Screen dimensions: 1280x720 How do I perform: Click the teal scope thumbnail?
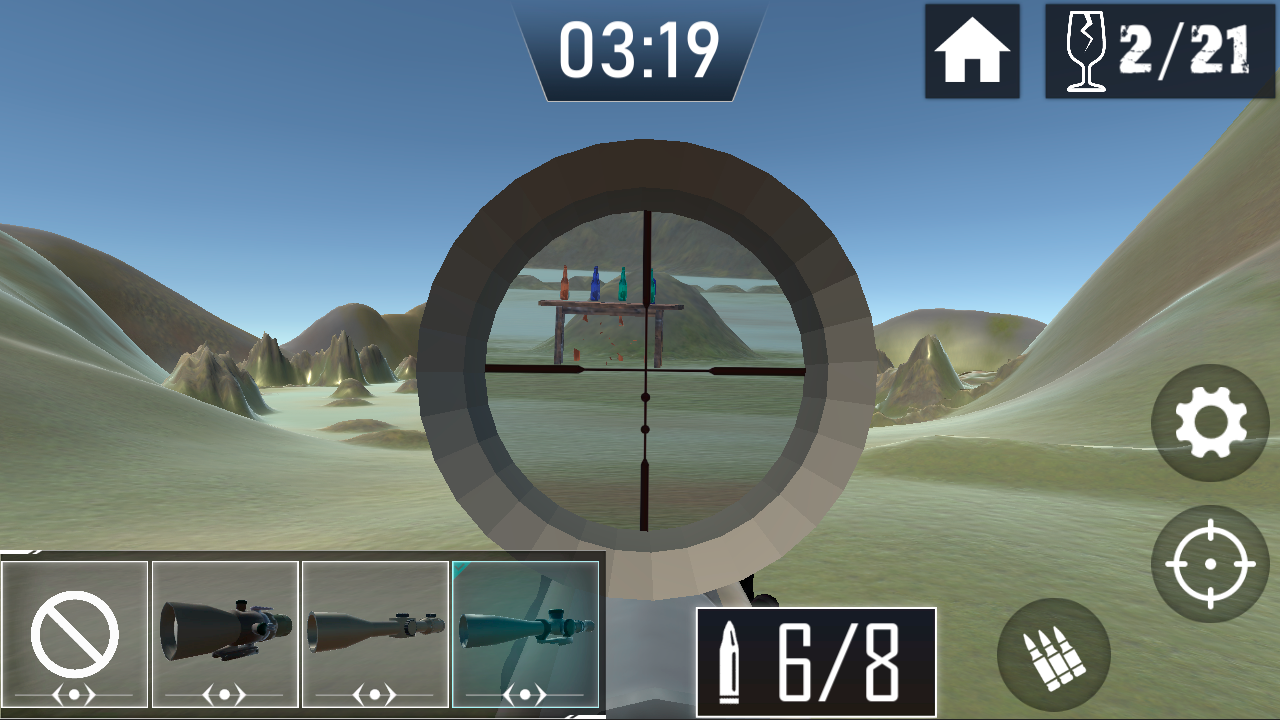point(525,630)
